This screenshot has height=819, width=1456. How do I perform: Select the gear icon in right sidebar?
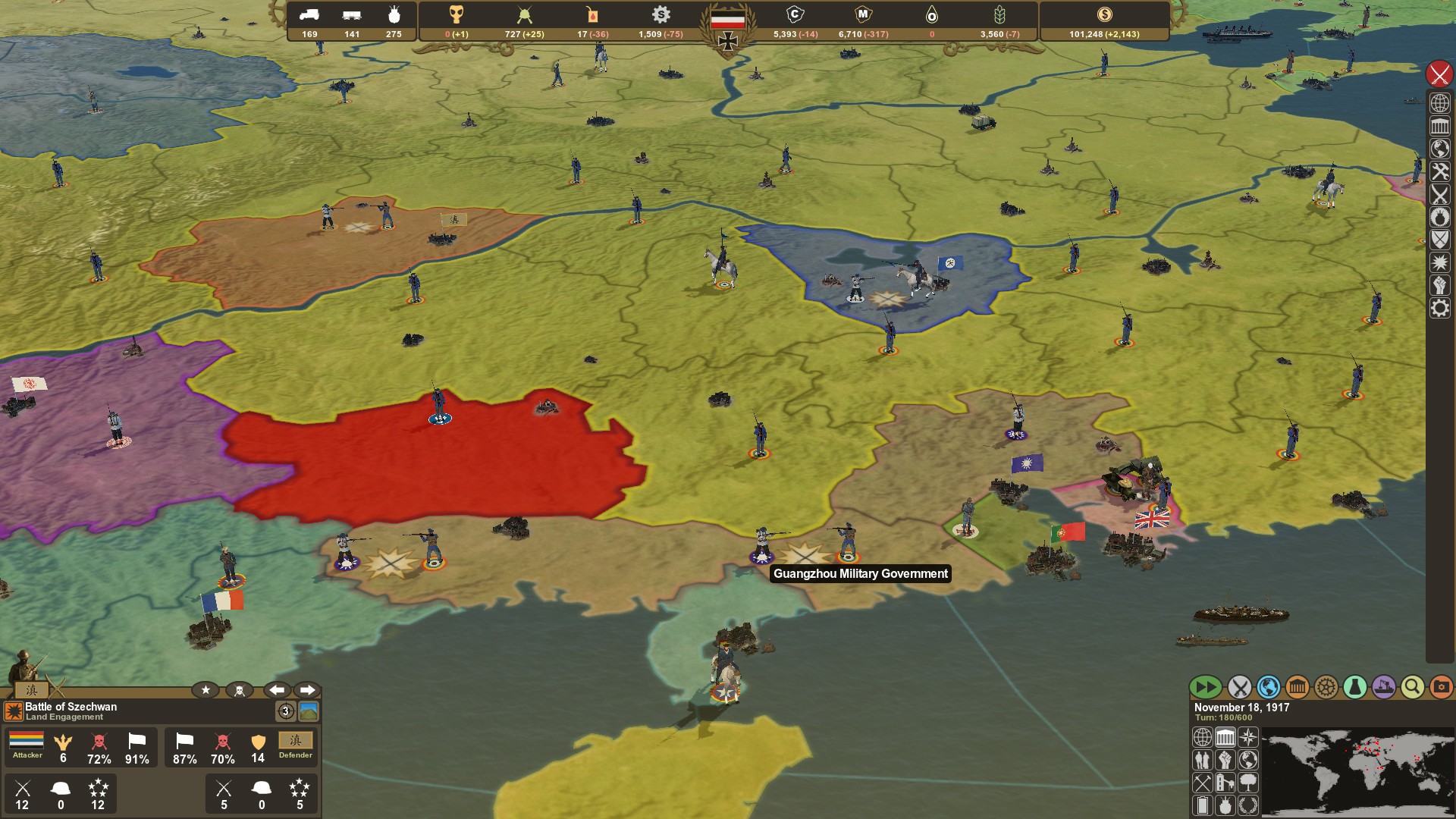(x=1439, y=309)
